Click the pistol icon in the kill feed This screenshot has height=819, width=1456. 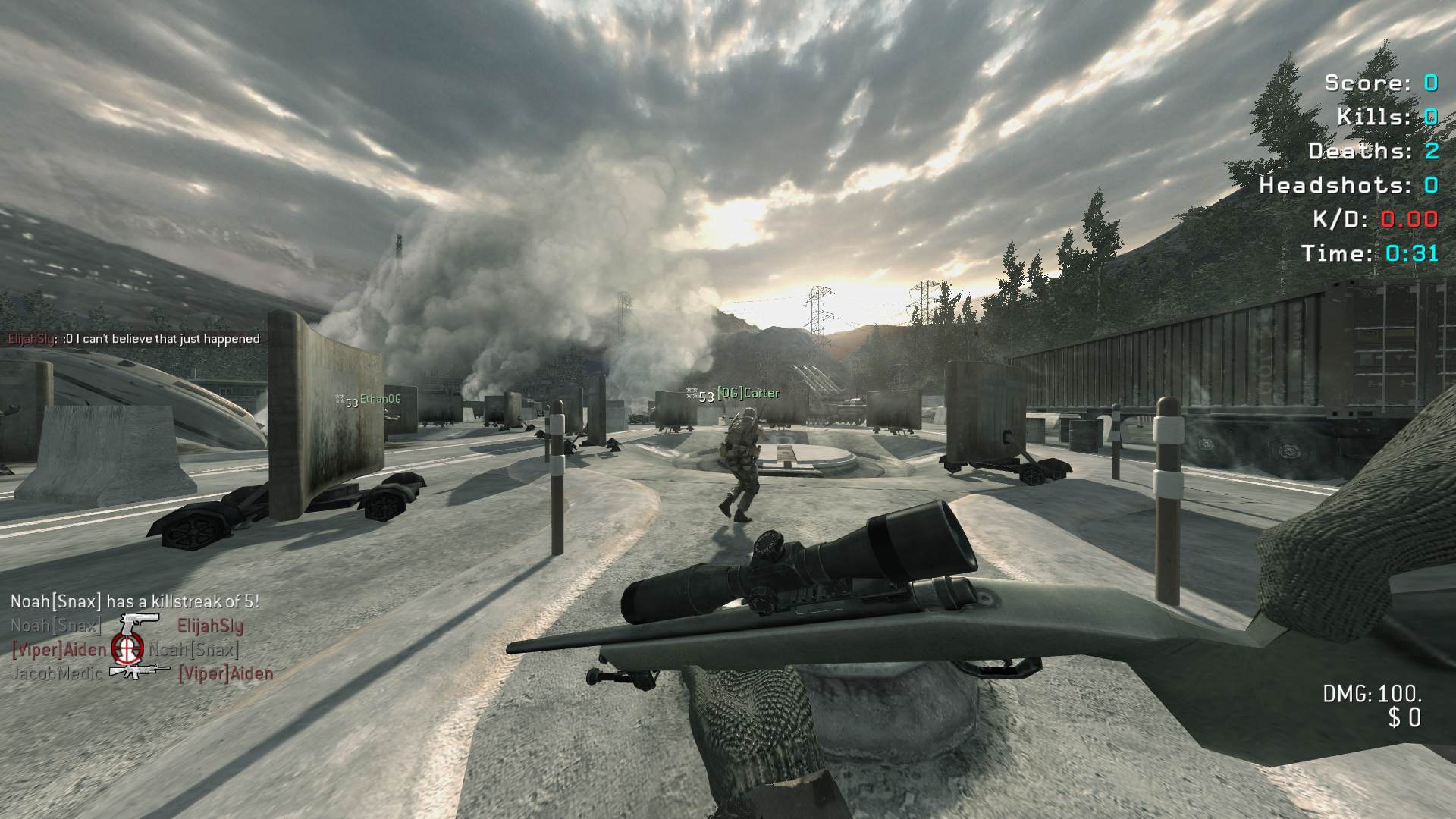coord(140,624)
